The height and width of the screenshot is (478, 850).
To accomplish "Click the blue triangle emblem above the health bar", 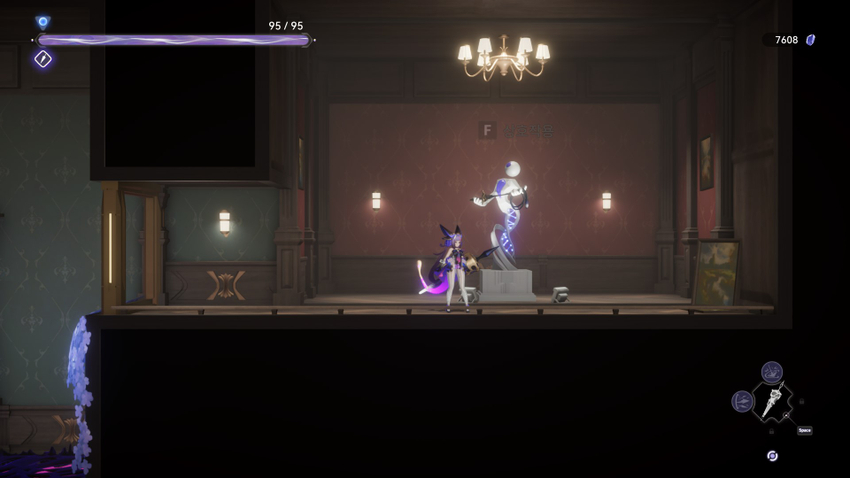I will click(x=43, y=21).
